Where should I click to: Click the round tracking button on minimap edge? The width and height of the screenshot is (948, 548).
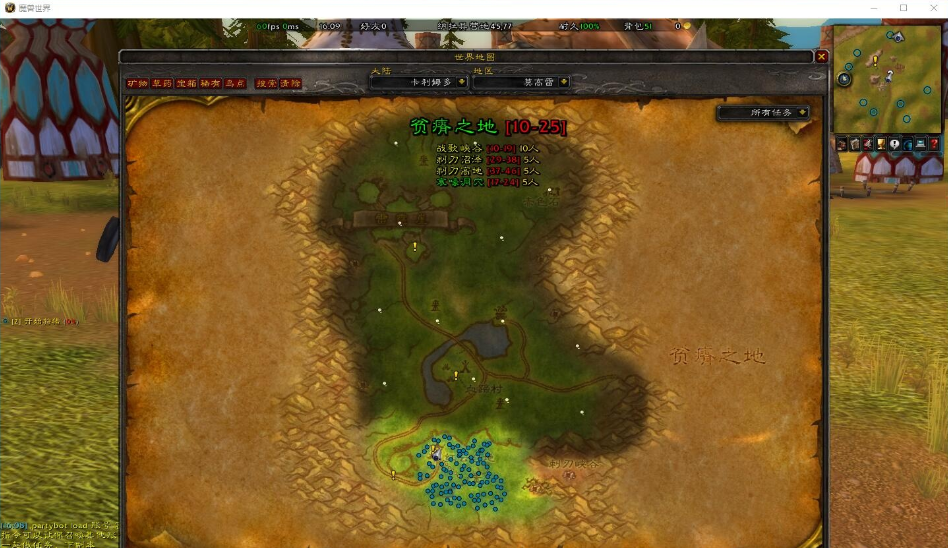[844, 78]
